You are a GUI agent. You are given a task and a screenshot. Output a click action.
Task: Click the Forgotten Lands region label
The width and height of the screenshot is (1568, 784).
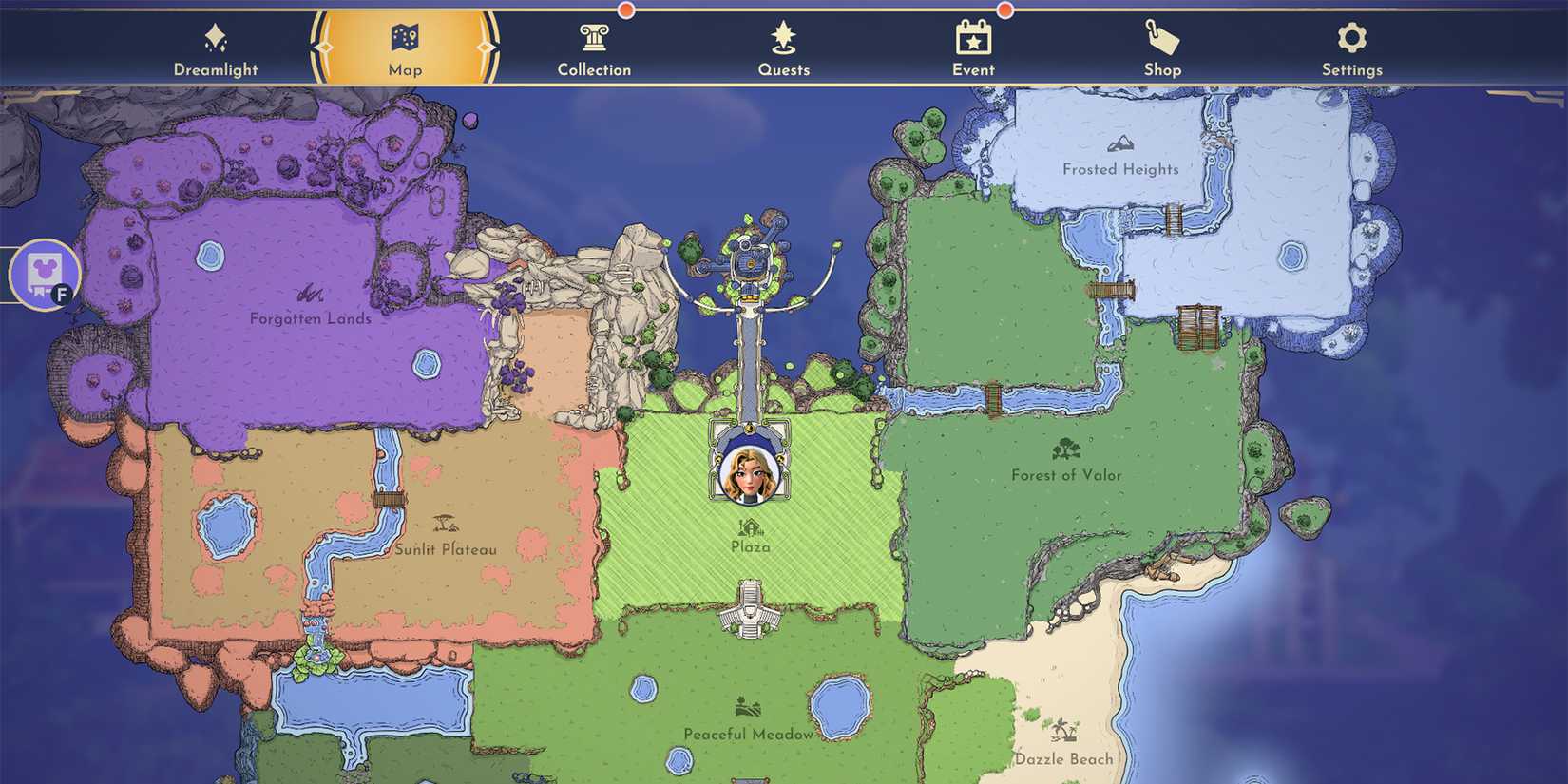(x=310, y=319)
